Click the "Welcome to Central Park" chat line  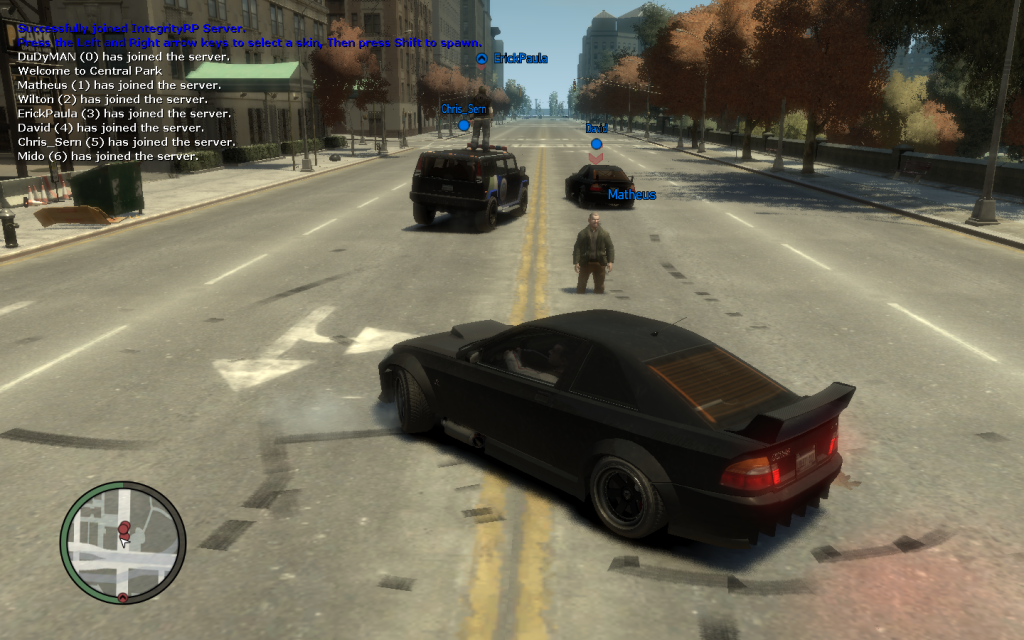90,71
